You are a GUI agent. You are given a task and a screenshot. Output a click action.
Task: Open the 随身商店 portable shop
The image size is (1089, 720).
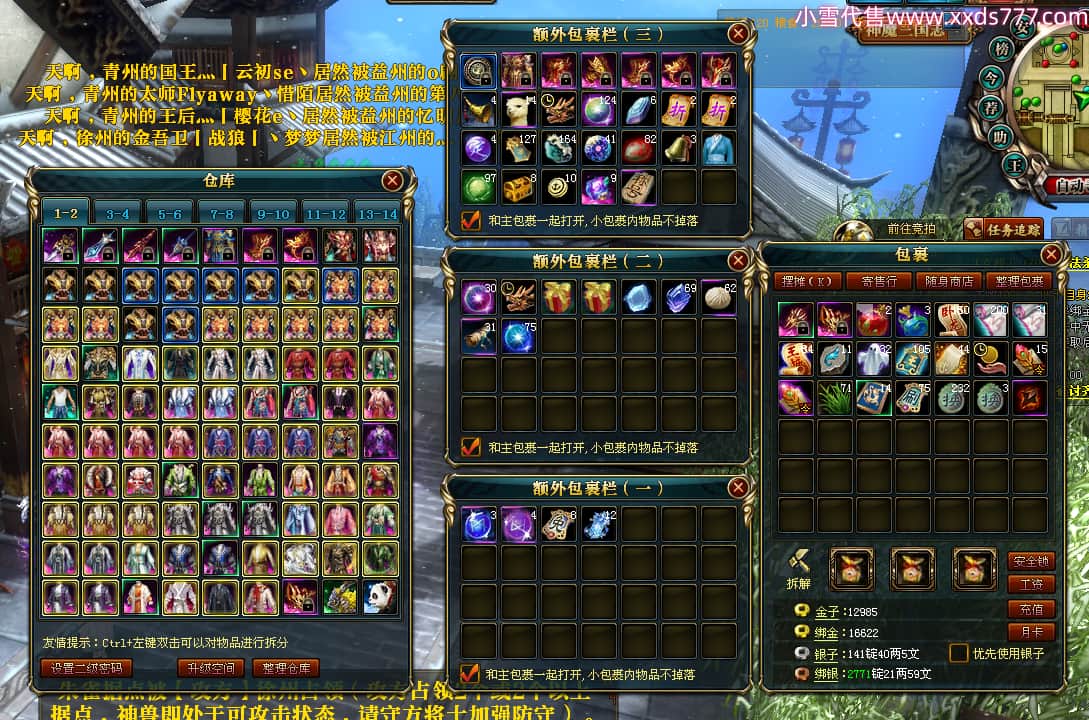(x=947, y=281)
